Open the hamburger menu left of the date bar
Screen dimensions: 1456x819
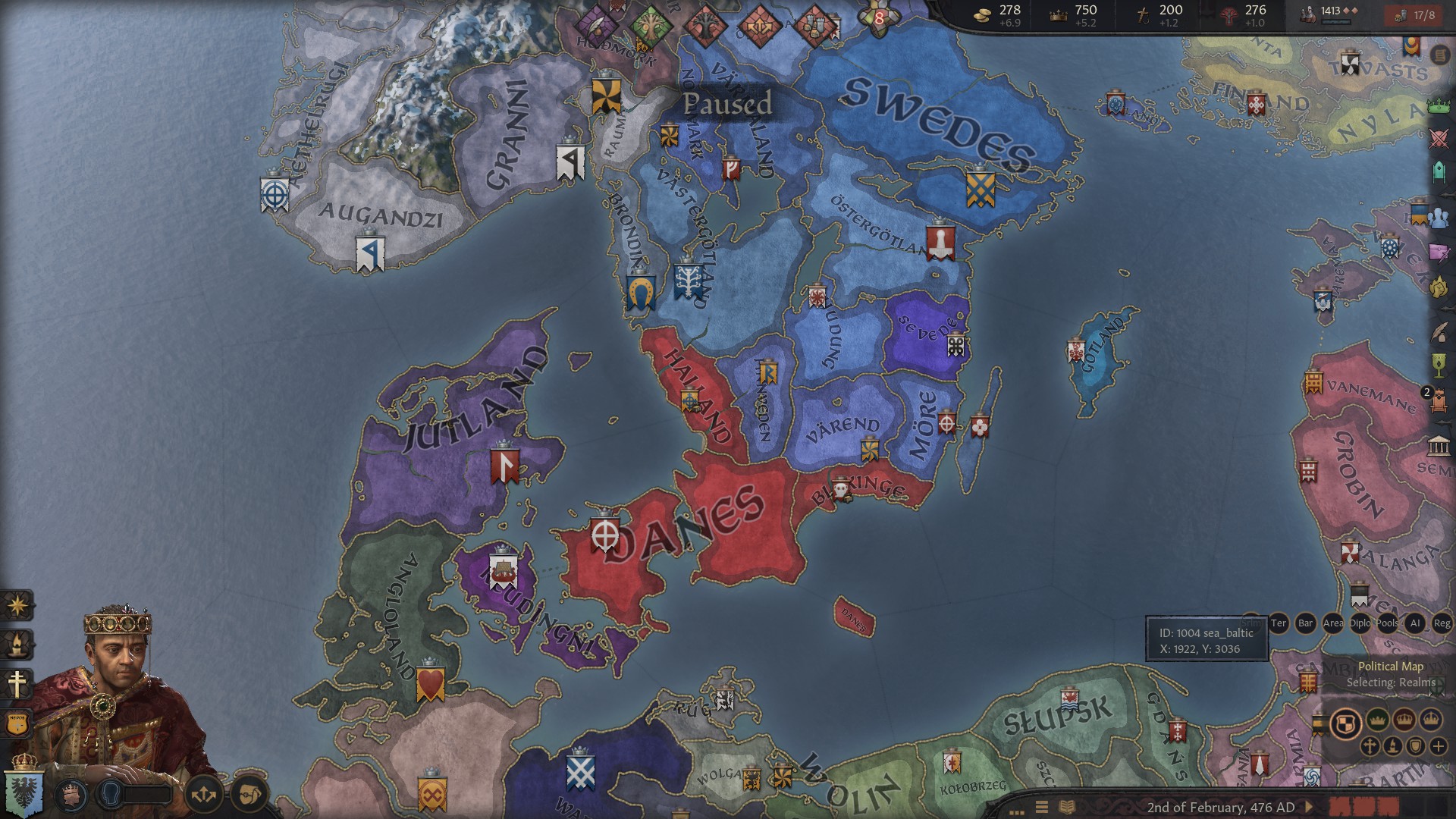[x=1040, y=805]
